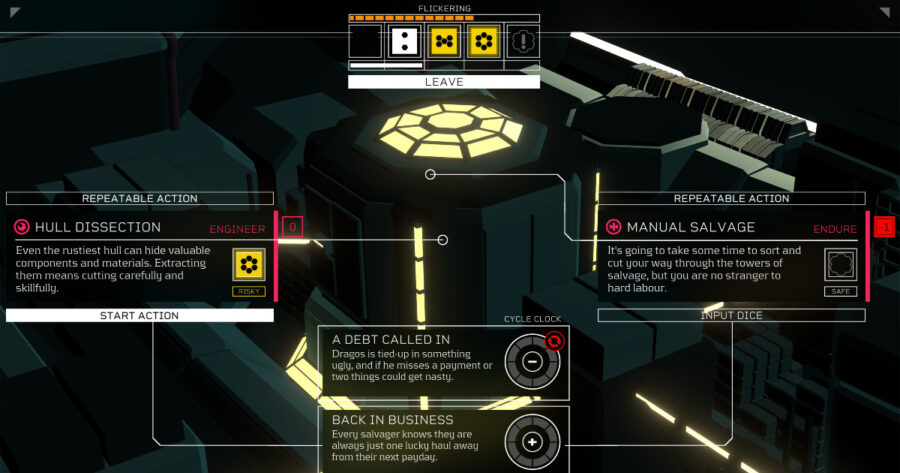This screenshot has width=900, height=473.
Task: Select the empty Manual Salvage dice slot
Action: pos(840,265)
